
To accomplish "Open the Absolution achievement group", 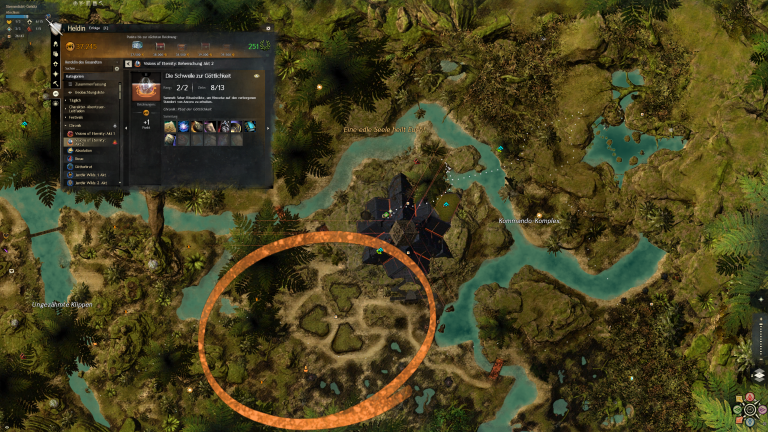I will pos(84,150).
